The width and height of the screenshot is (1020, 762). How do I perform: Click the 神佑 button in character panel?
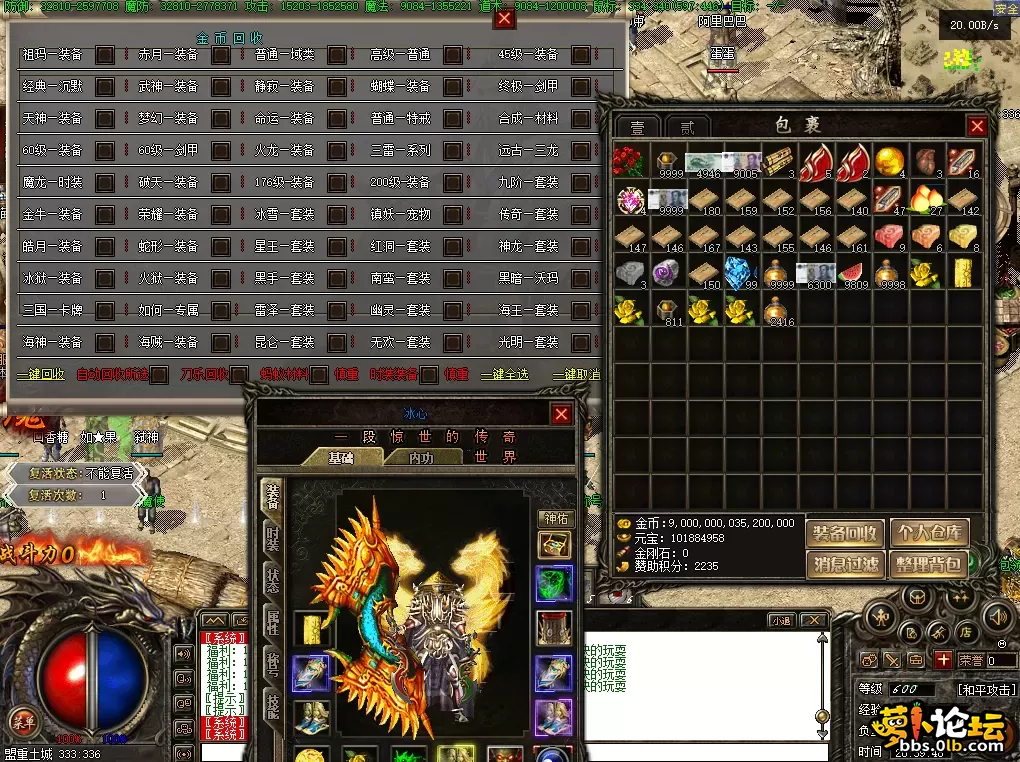[554, 518]
